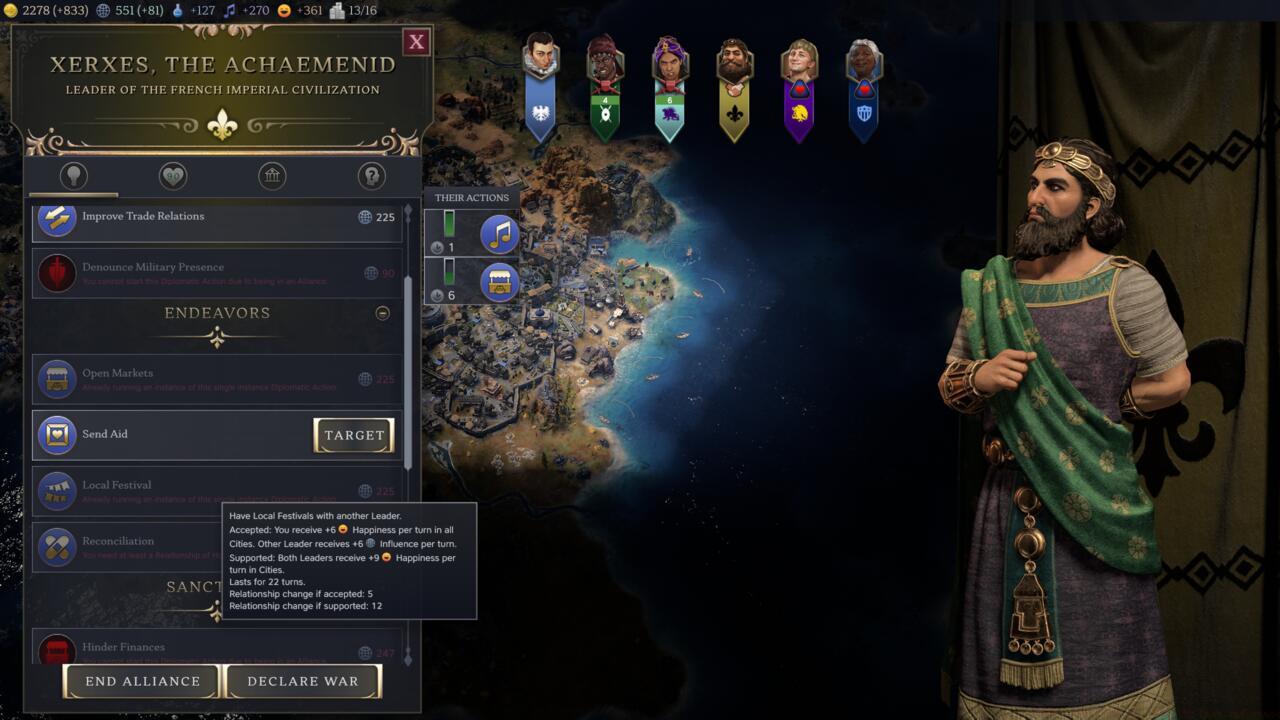Viewport: 1280px width, 720px height.
Task: Close the Xerxes diplomacy panel
Action: [417, 41]
